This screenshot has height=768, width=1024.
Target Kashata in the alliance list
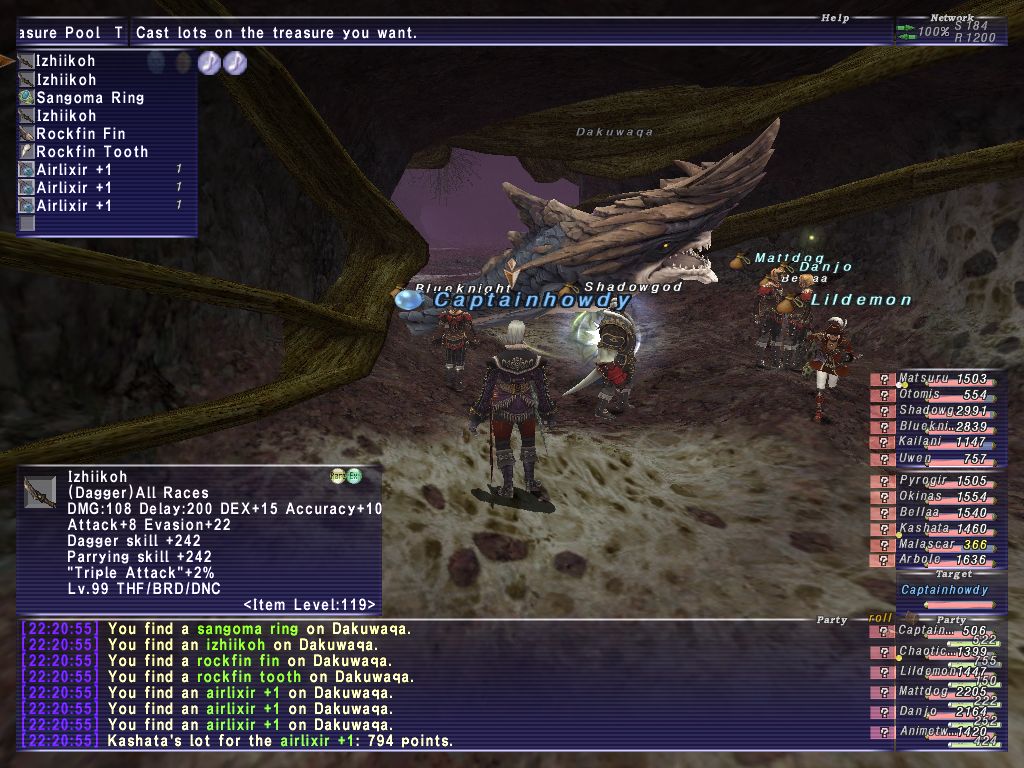(x=929, y=528)
